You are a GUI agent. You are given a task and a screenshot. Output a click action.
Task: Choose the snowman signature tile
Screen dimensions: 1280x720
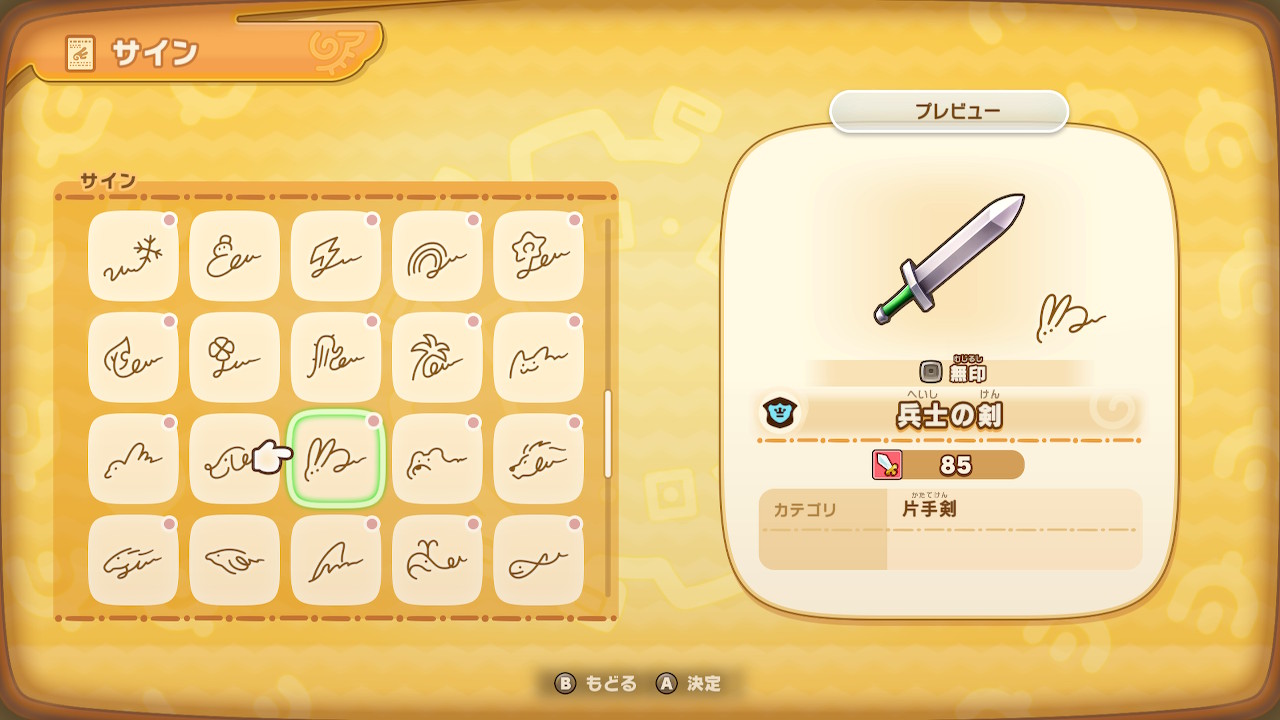[x=235, y=257]
